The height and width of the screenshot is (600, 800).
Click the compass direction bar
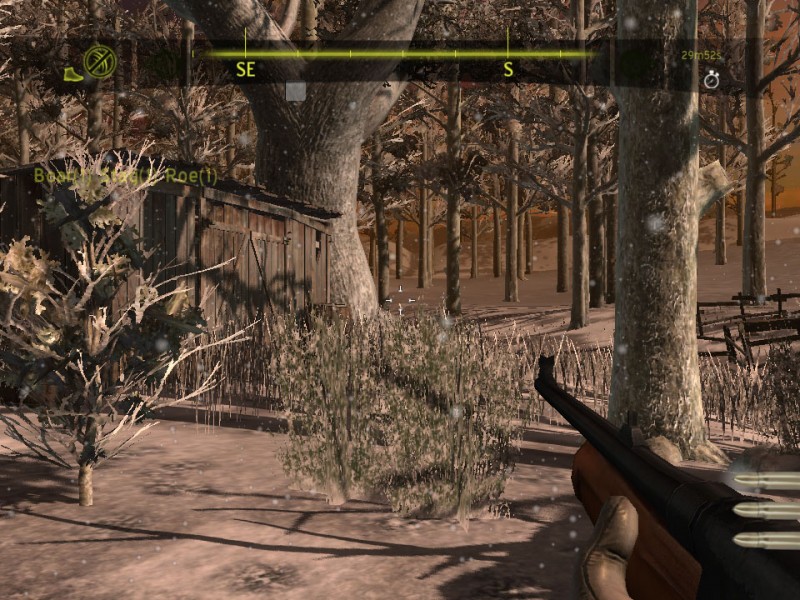point(400,54)
